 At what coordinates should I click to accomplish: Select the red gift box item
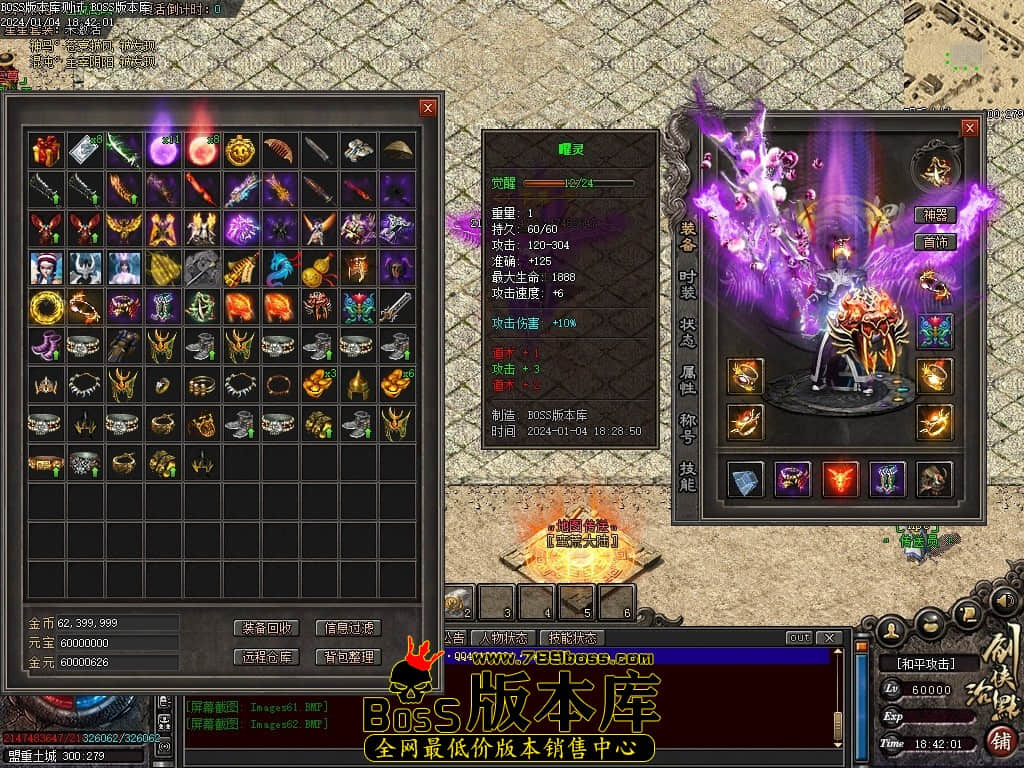[46, 151]
